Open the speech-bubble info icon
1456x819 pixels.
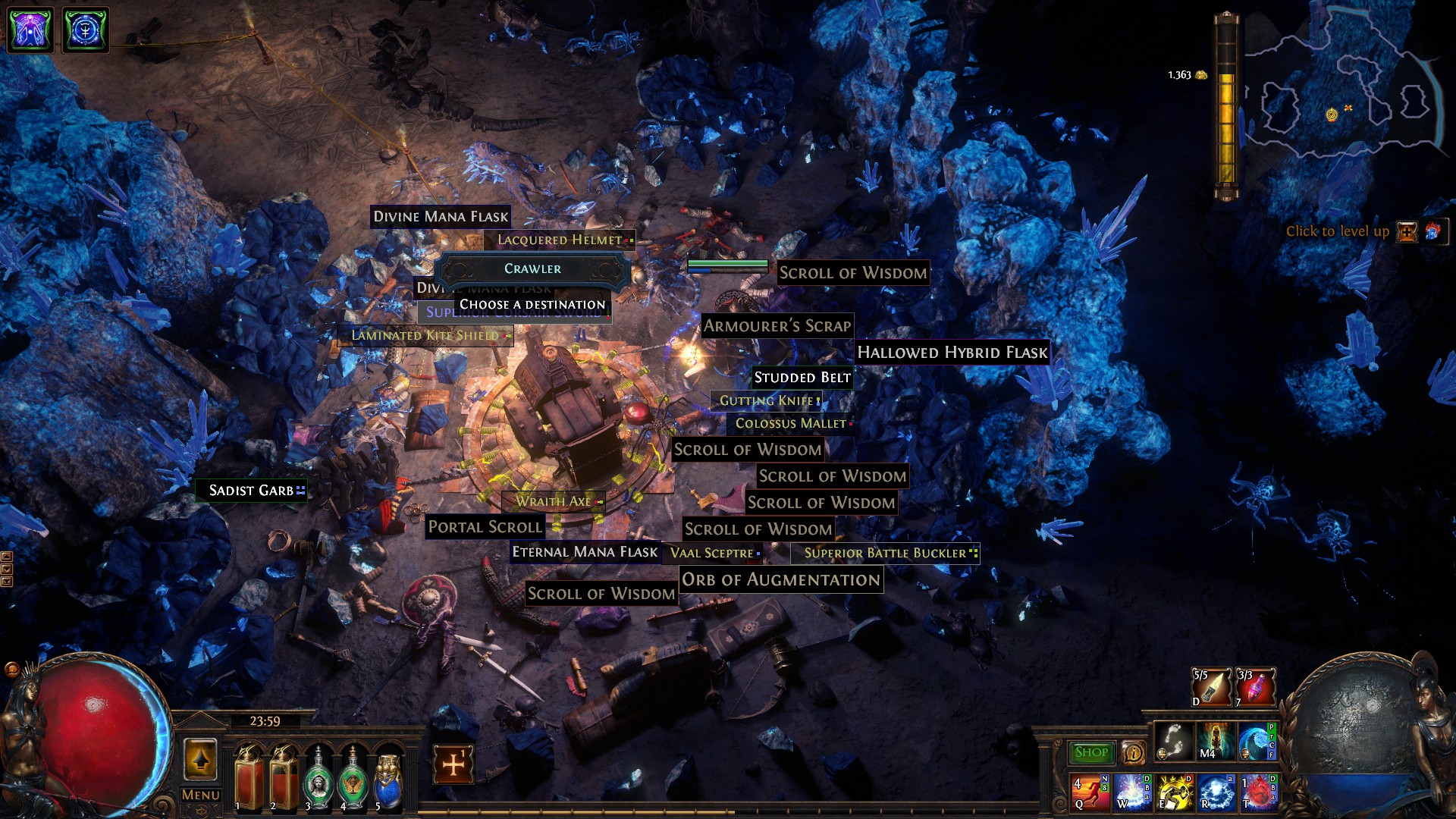point(1133,752)
